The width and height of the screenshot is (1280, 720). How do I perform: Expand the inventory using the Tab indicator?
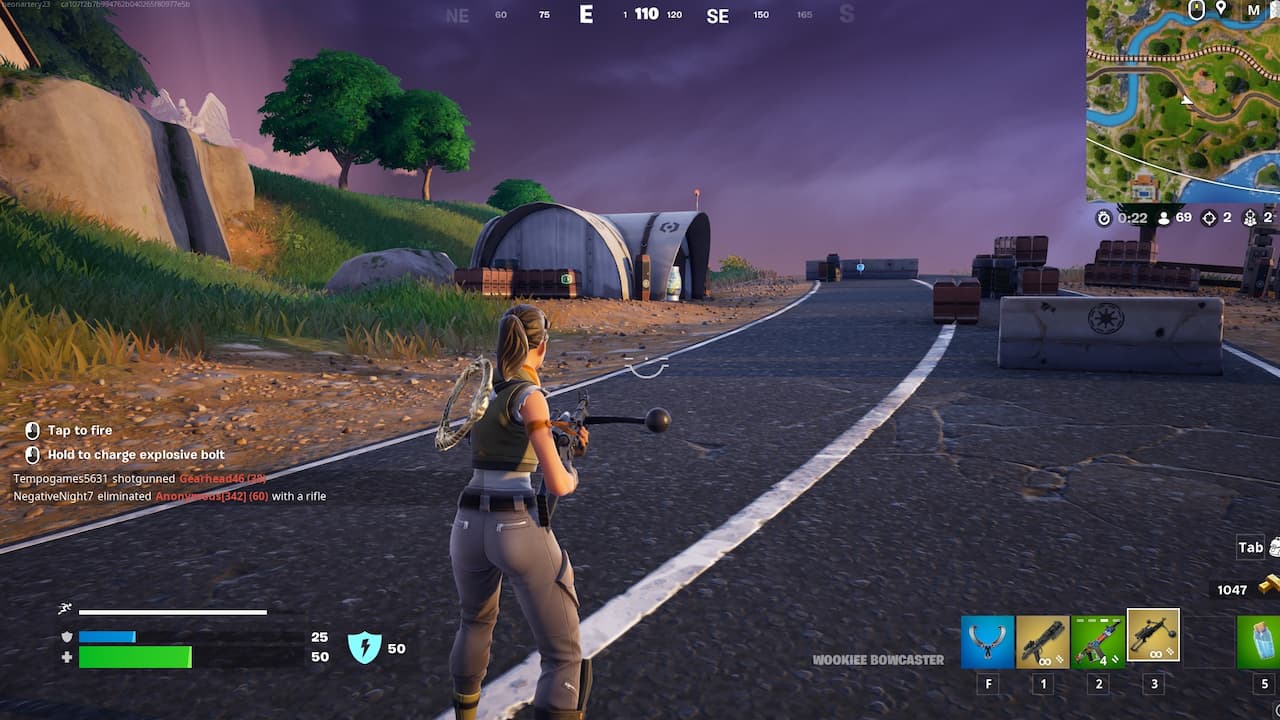click(x=1251, y=546)
